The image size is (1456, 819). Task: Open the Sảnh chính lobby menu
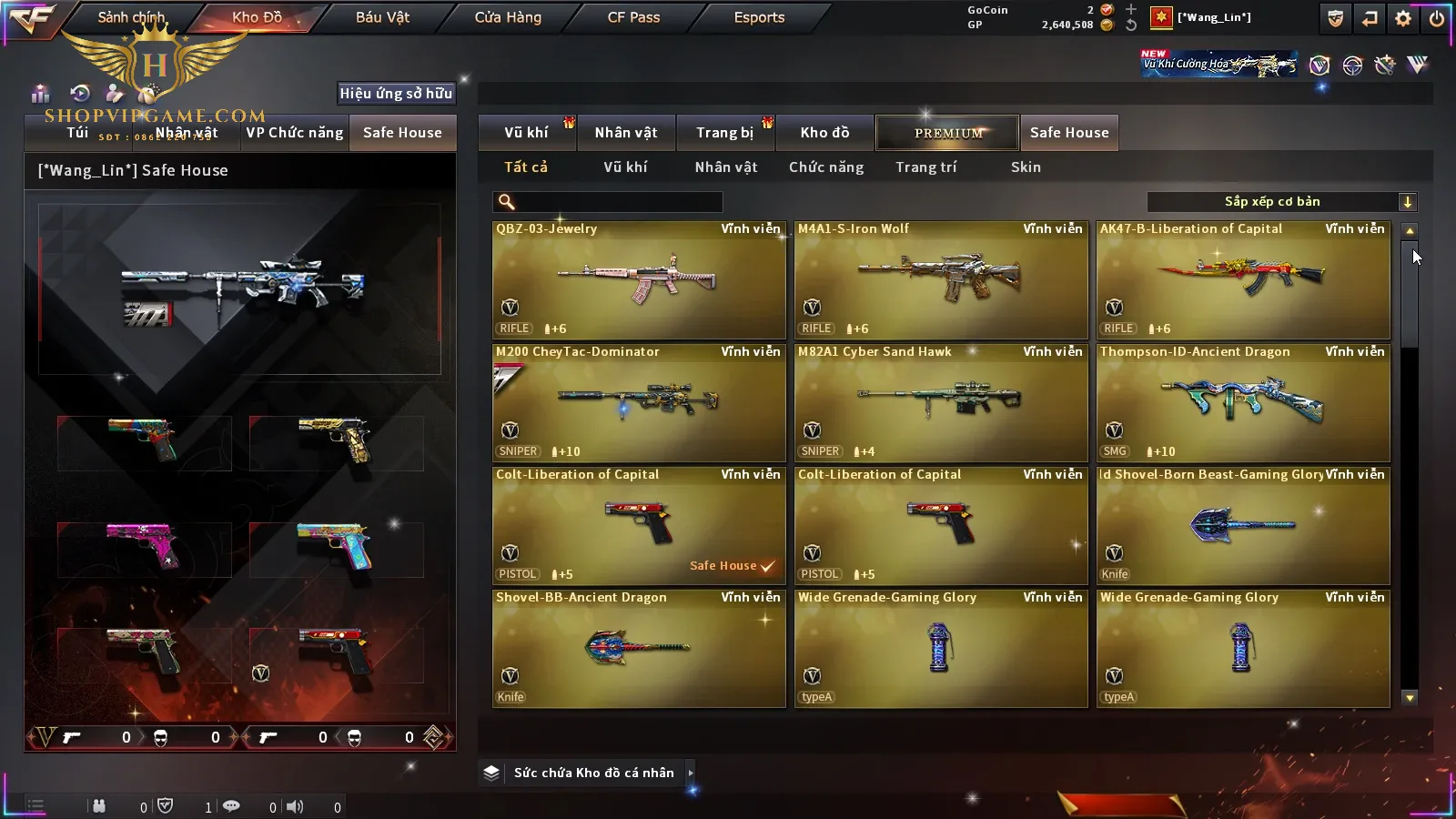tap(131, 17)
